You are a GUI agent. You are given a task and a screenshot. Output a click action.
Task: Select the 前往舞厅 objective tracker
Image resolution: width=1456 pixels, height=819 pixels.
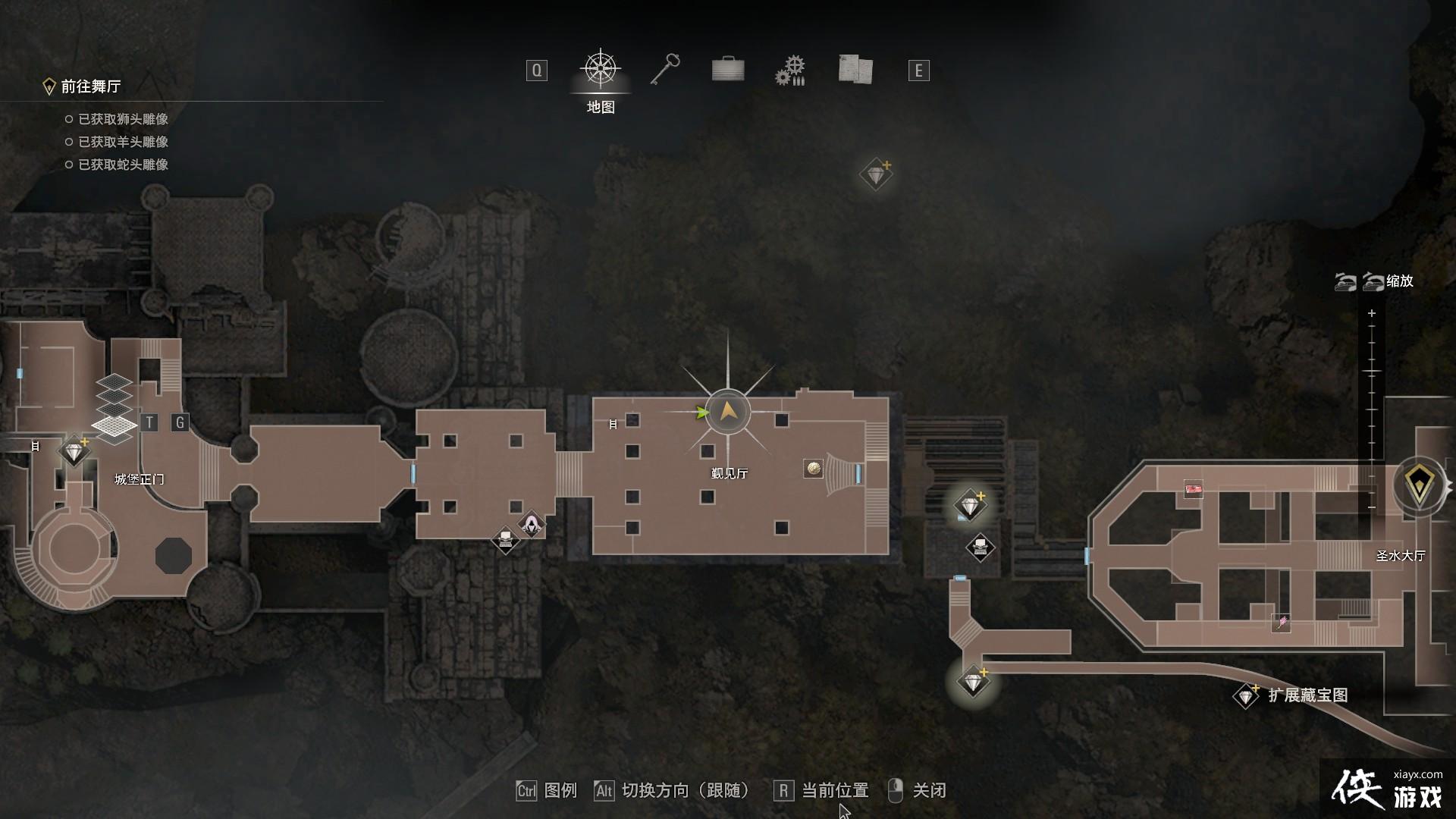coord(90,86)
